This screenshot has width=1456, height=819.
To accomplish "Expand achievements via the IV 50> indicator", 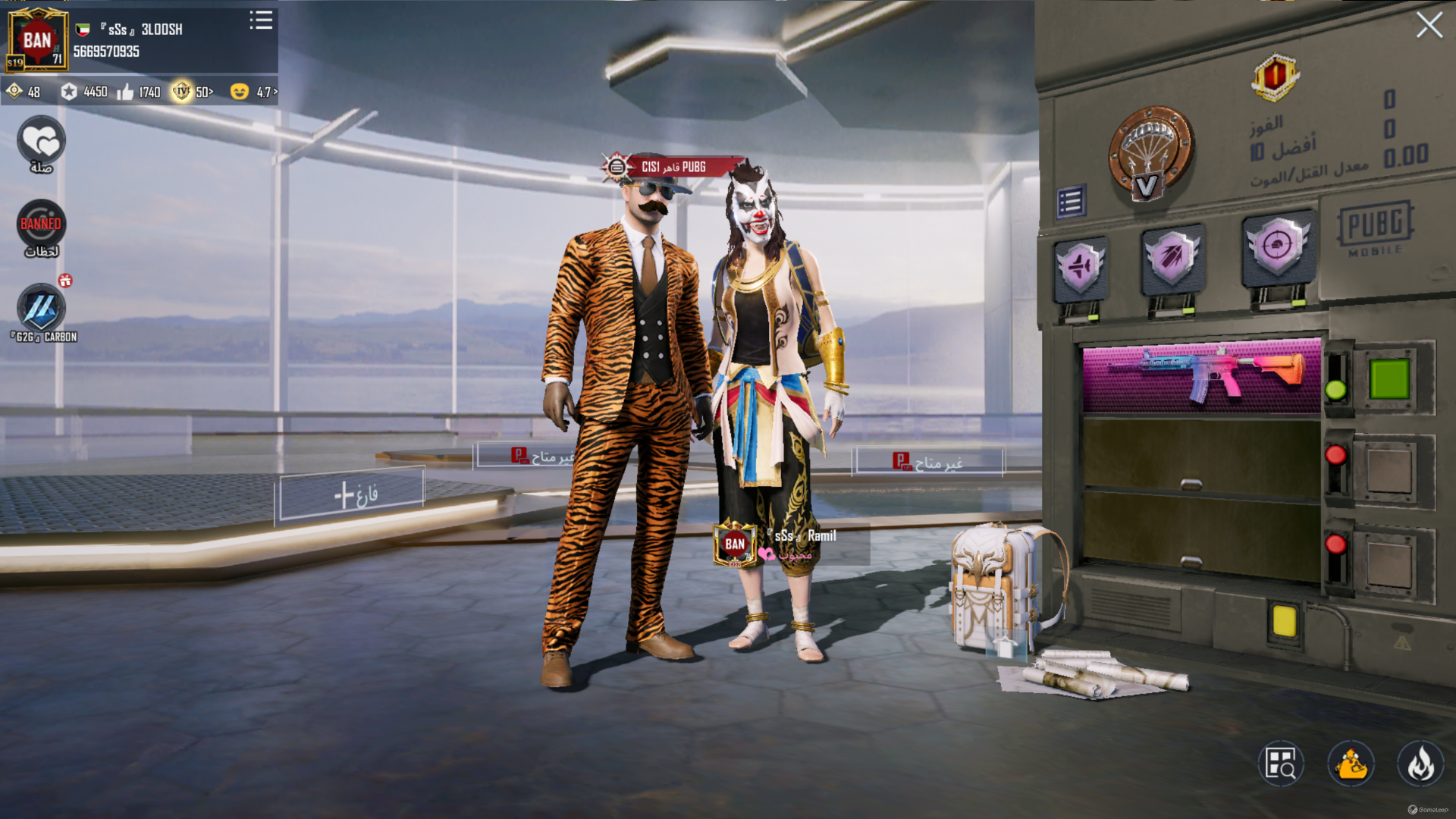I will pyautogui.click(x=191, y=93).
